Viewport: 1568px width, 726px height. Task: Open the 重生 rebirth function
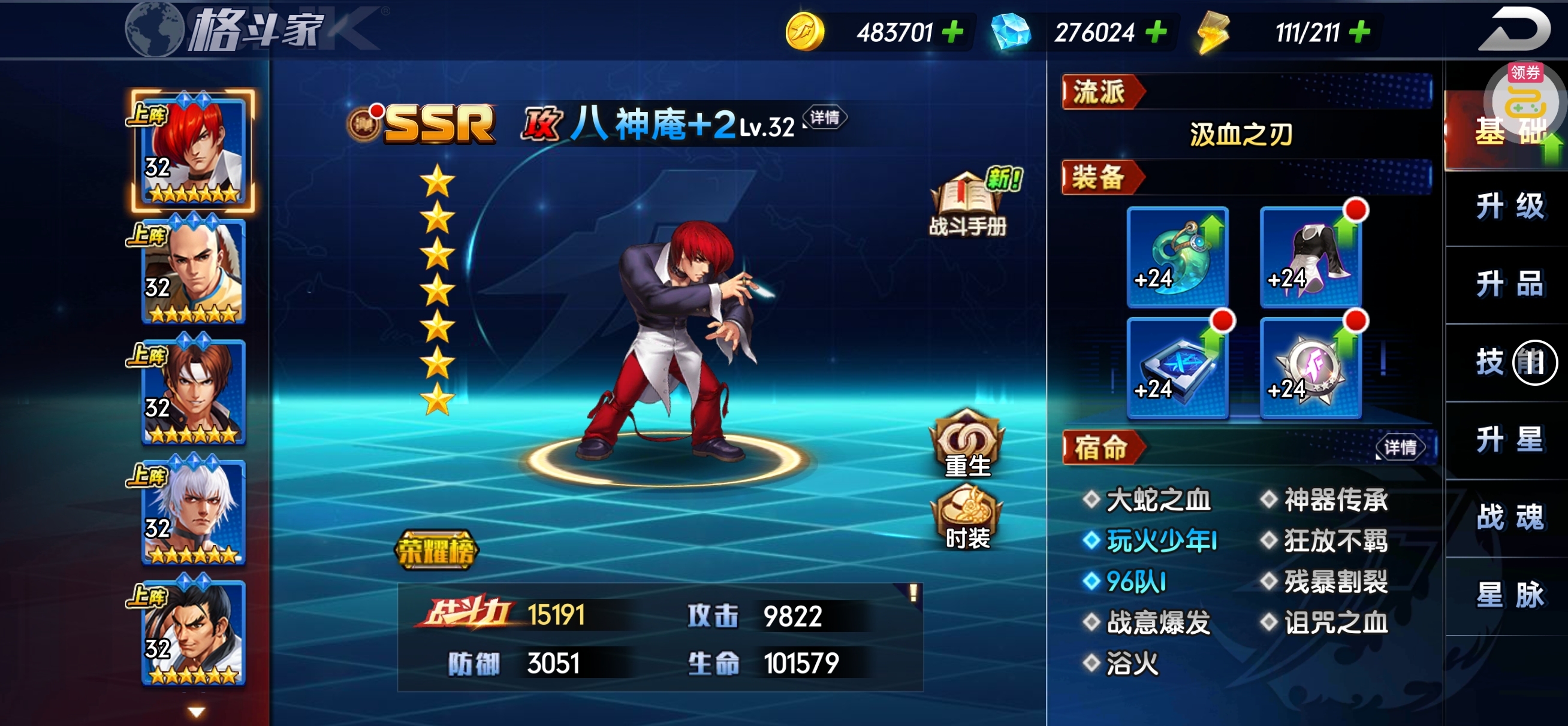pyautogui.click(x=967, y=443)
